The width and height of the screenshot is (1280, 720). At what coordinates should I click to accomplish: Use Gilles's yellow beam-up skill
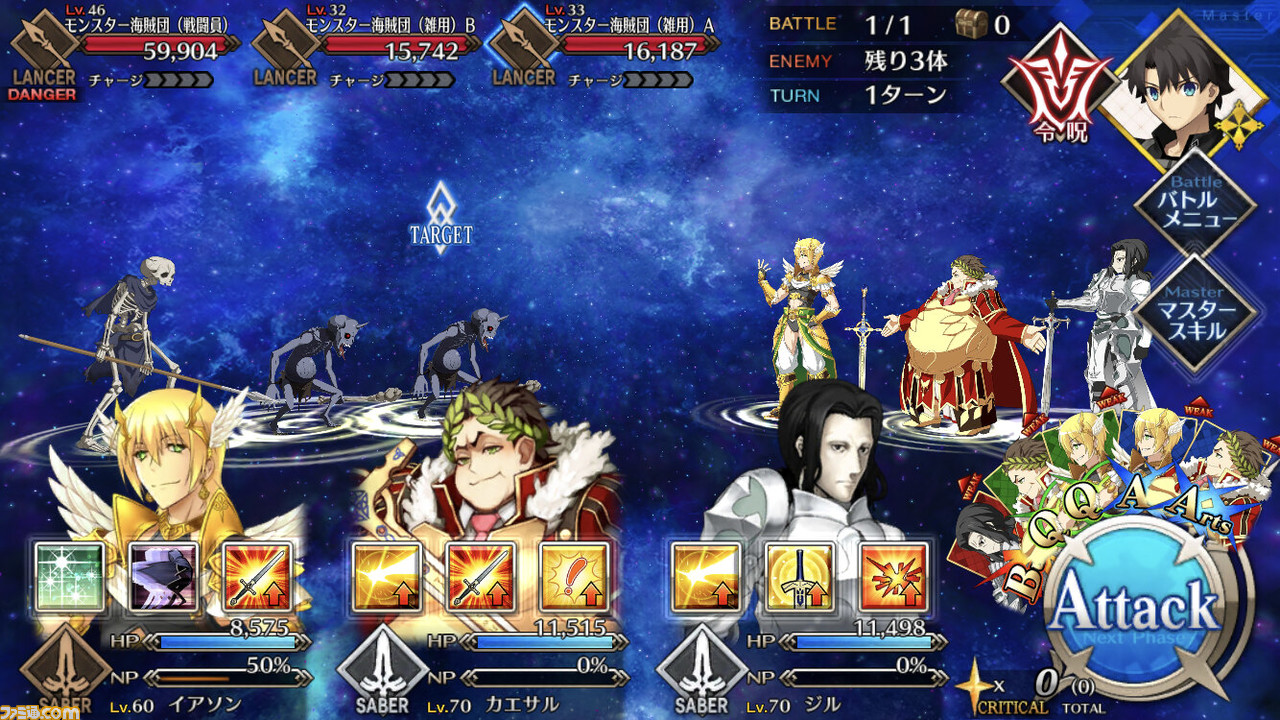coord(706,577)
